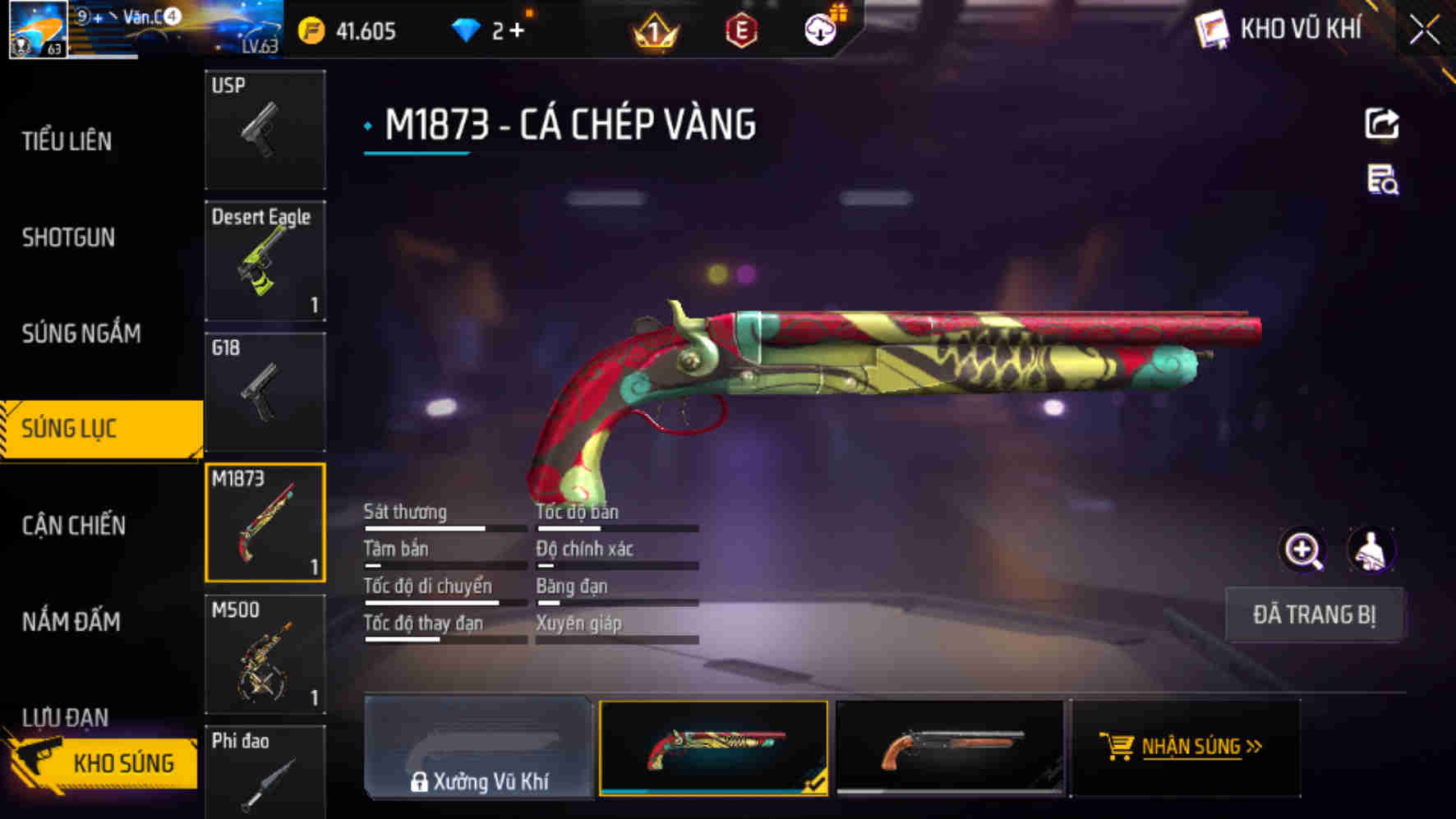Screen dimensions: 1456x819
Task: Click the gold F coin currency icon
Action: (x=312, y=29)
